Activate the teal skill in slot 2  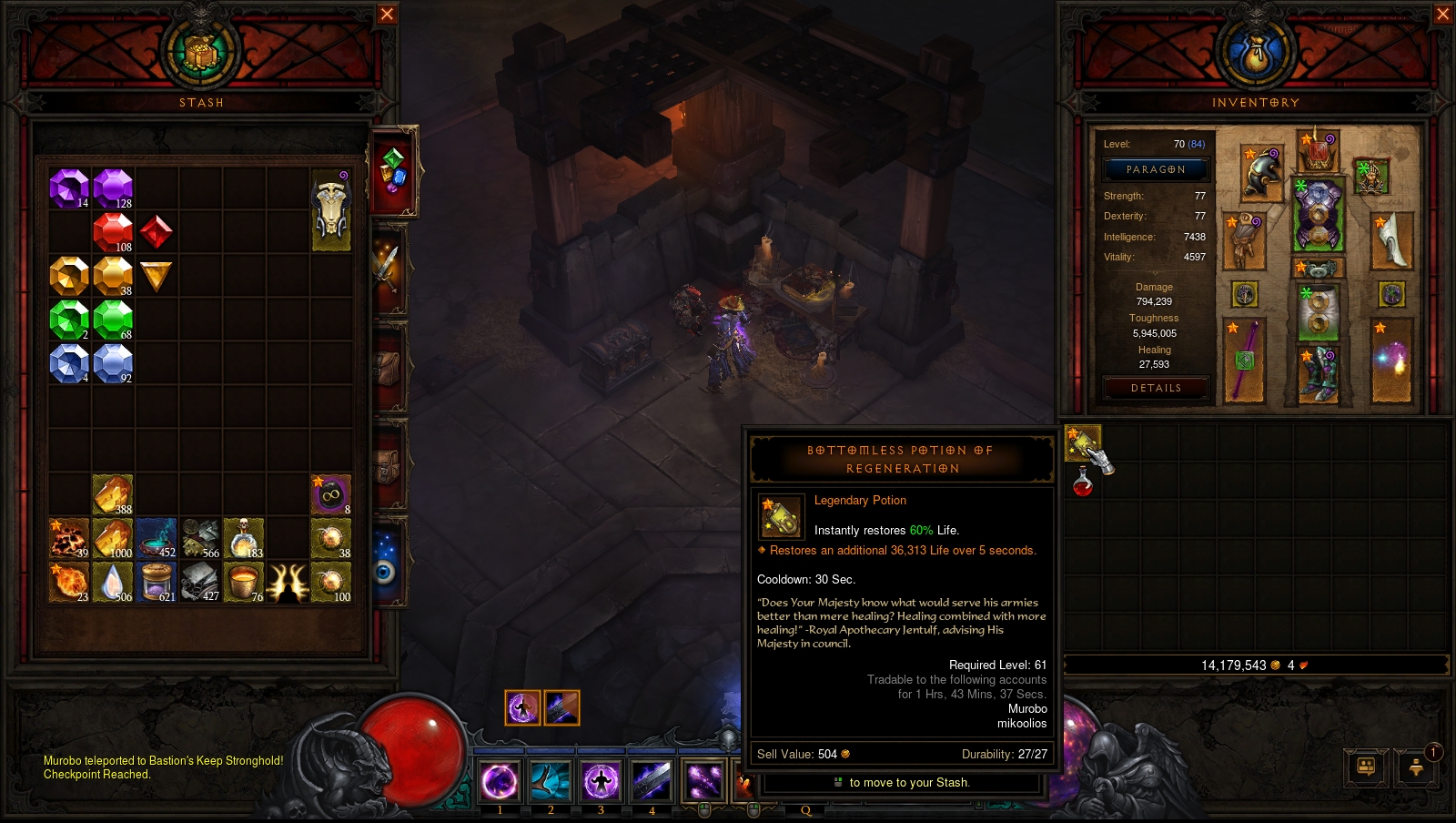coord(551,780)
